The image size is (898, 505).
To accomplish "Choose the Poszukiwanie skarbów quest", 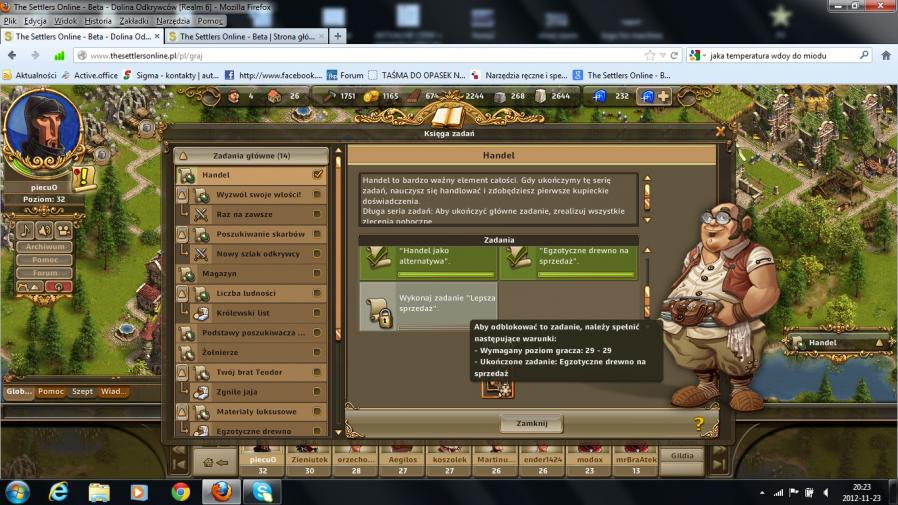I will point(258,234).
